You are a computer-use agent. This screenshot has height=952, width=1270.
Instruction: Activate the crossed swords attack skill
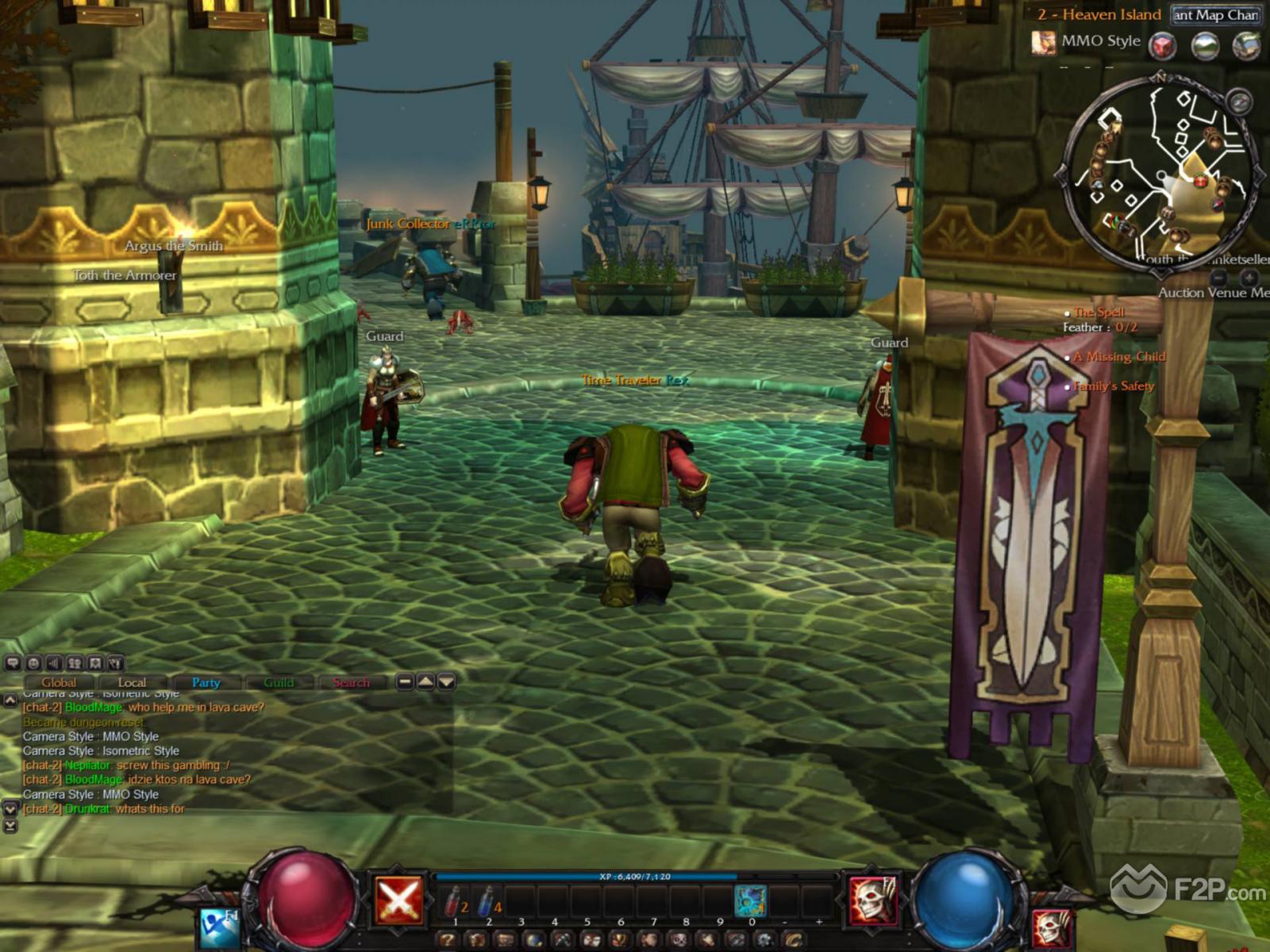398,901
